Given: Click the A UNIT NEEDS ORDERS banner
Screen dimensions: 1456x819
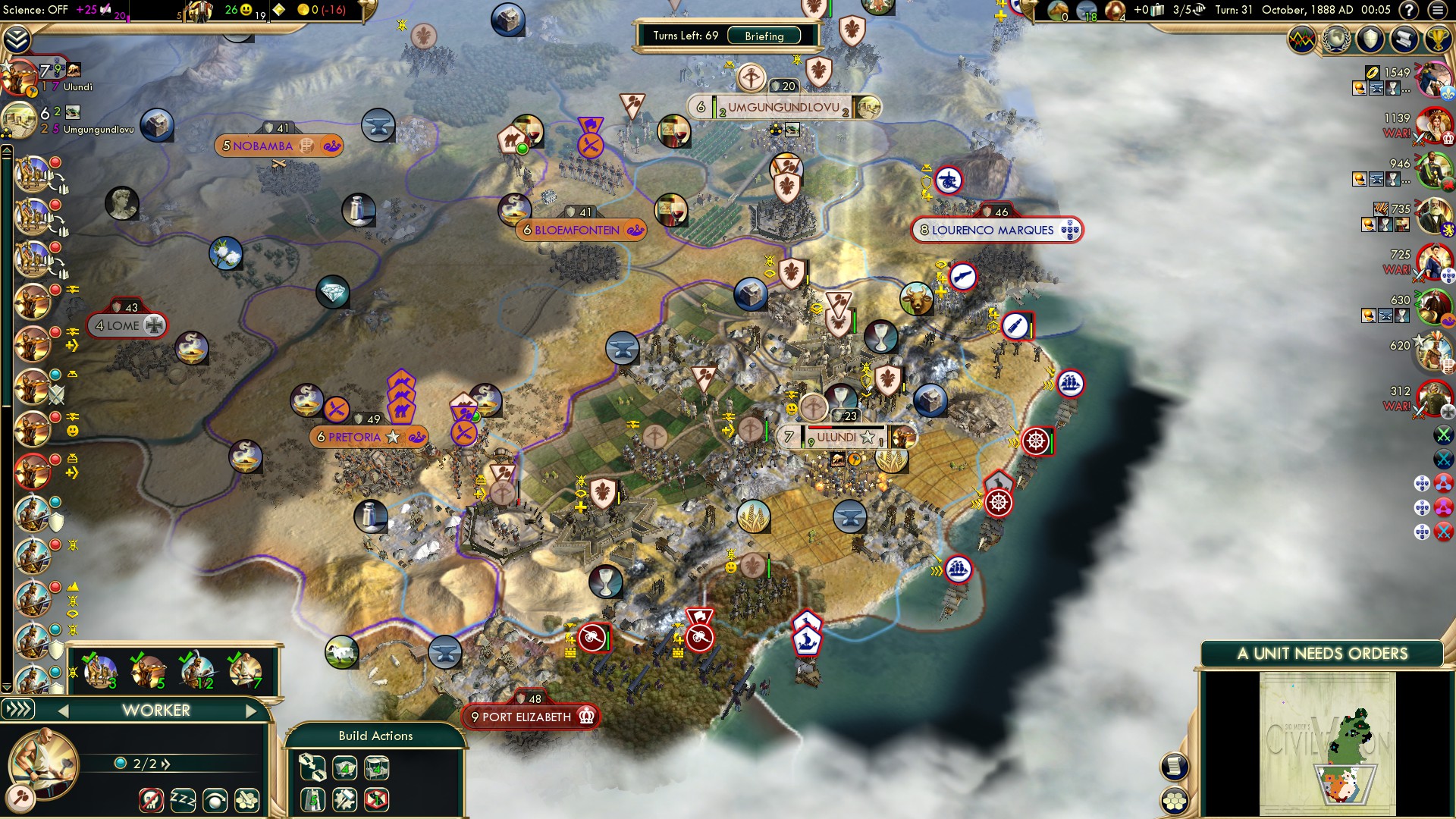Looking at the screenshot, I should pos(1320,653).
